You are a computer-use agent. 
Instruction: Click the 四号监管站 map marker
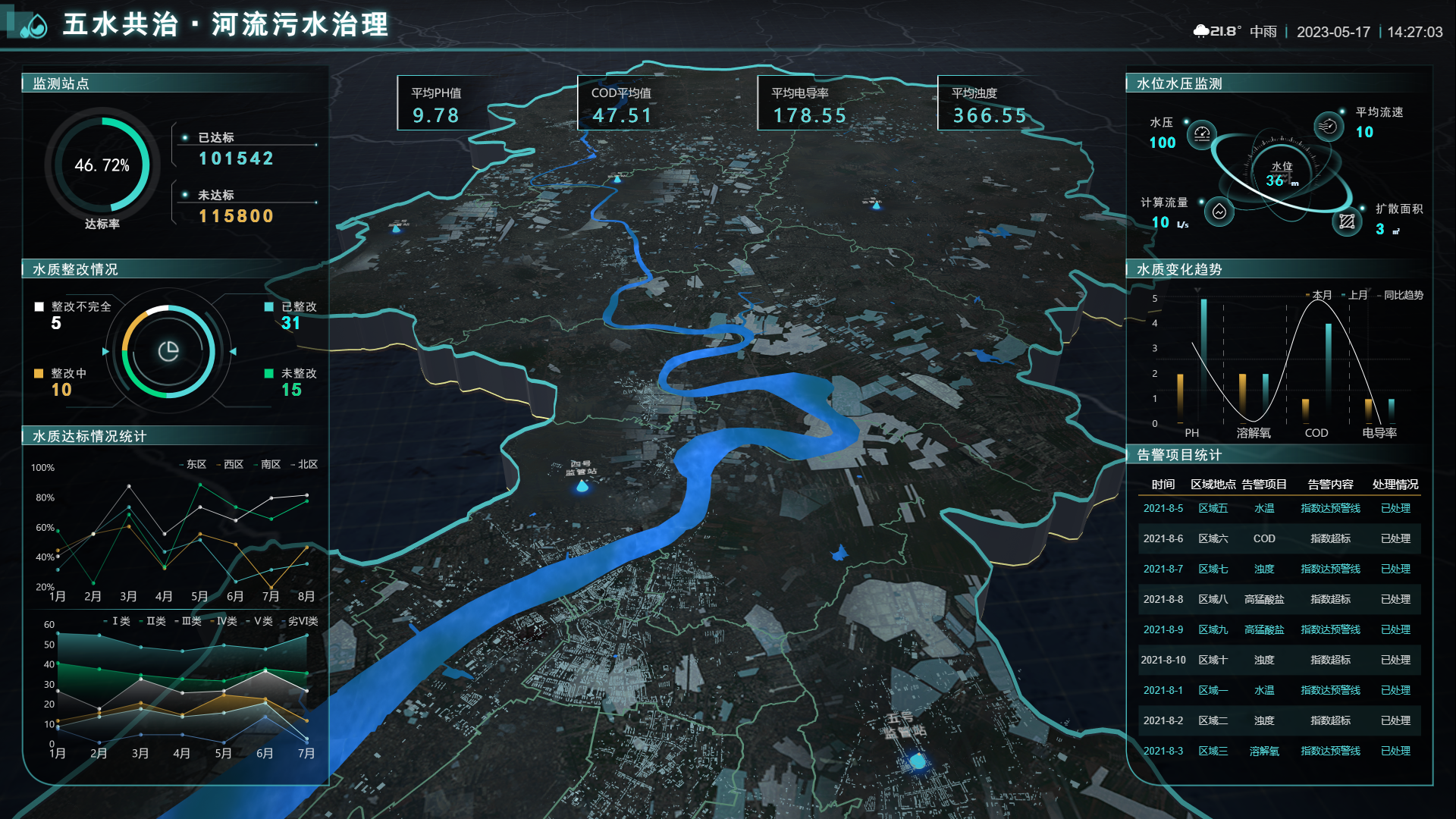(x=582, y=486)
